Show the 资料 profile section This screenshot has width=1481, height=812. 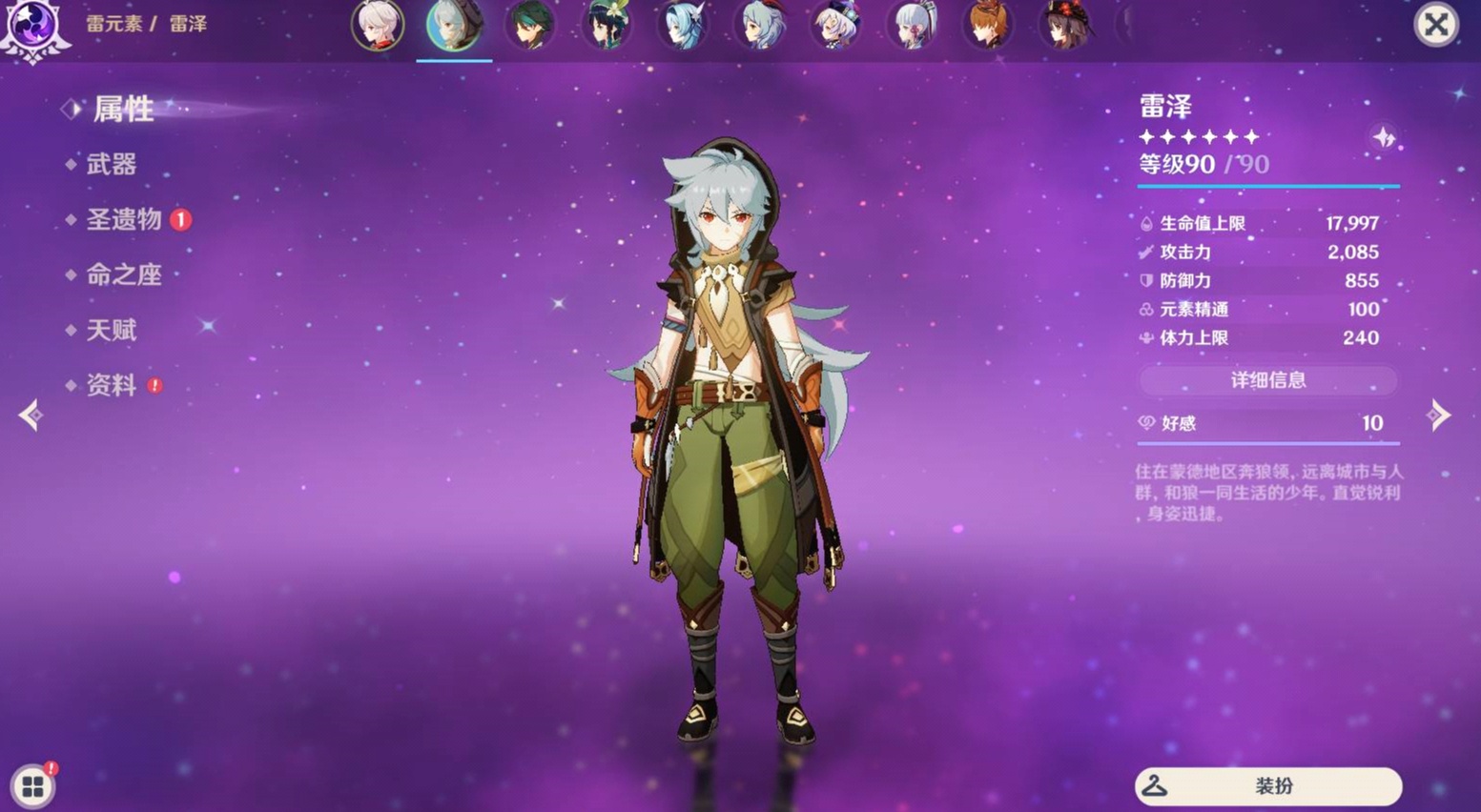112,386
